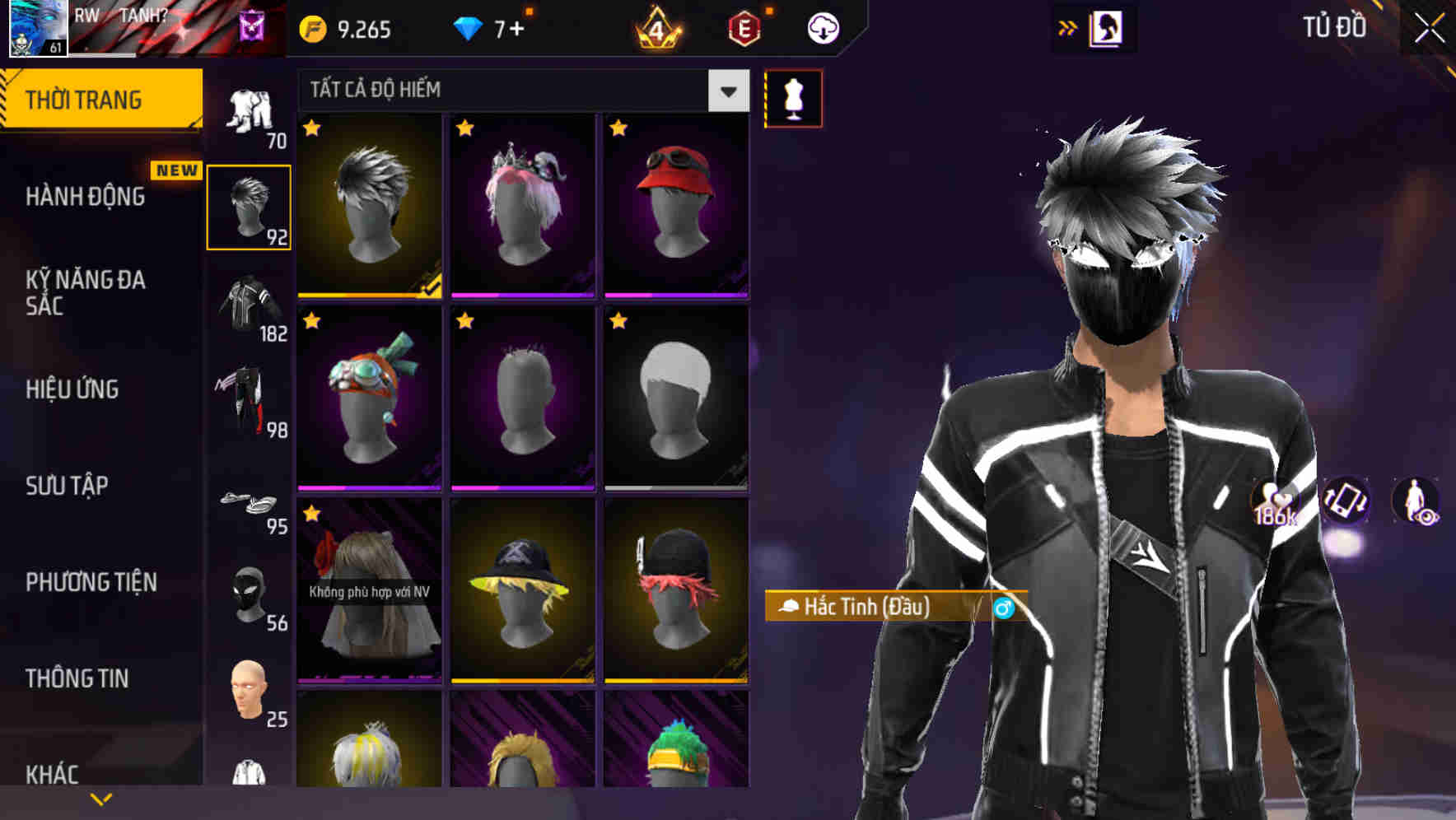Toggle the favorite star on the red goggle cap
Image resolution: width=1456 pixels, height=820 pixels.
pyautogui.click(x=618, y=128)
